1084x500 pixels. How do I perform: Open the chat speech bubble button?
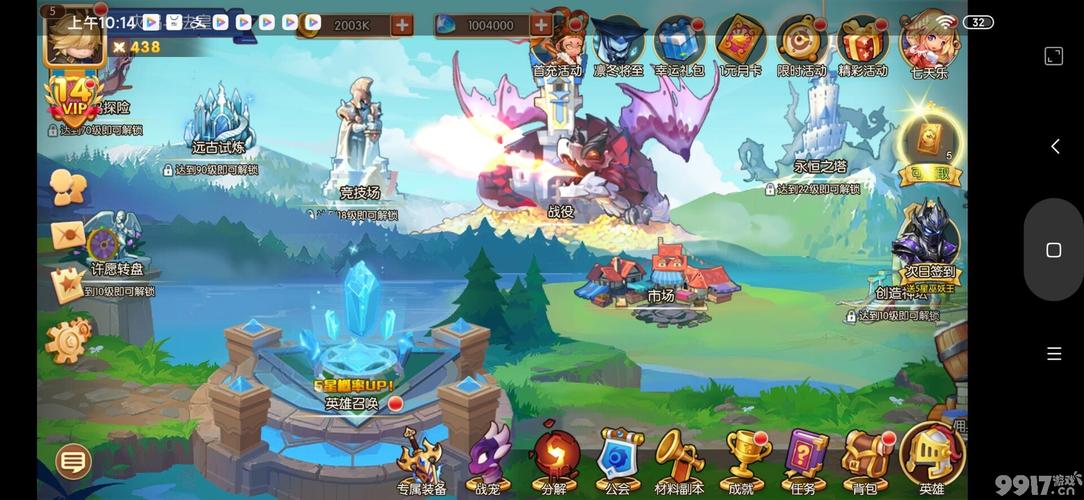(x=73, y=461)
